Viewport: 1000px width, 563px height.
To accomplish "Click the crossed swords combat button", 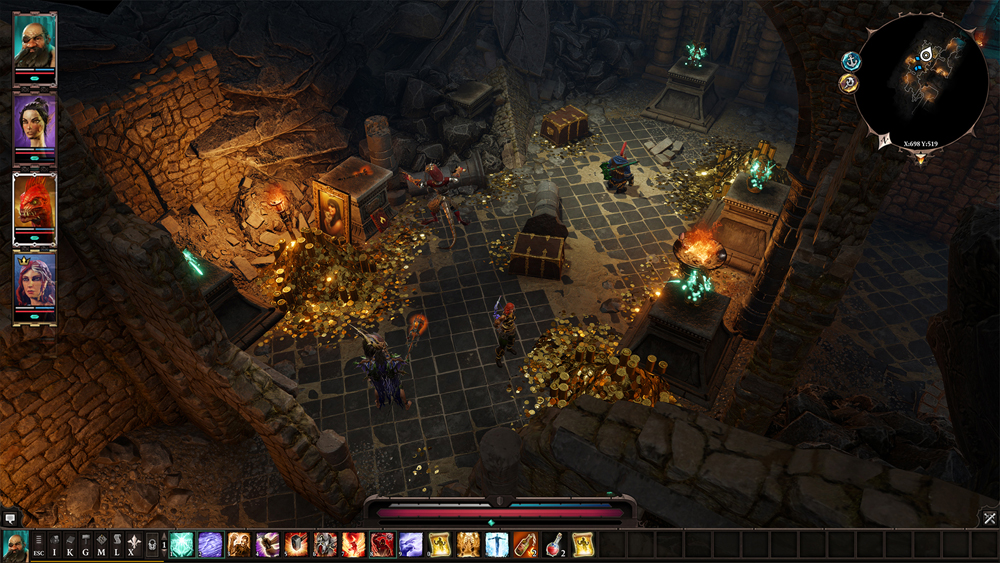I will pyautogui.click(x=988, y=517).
